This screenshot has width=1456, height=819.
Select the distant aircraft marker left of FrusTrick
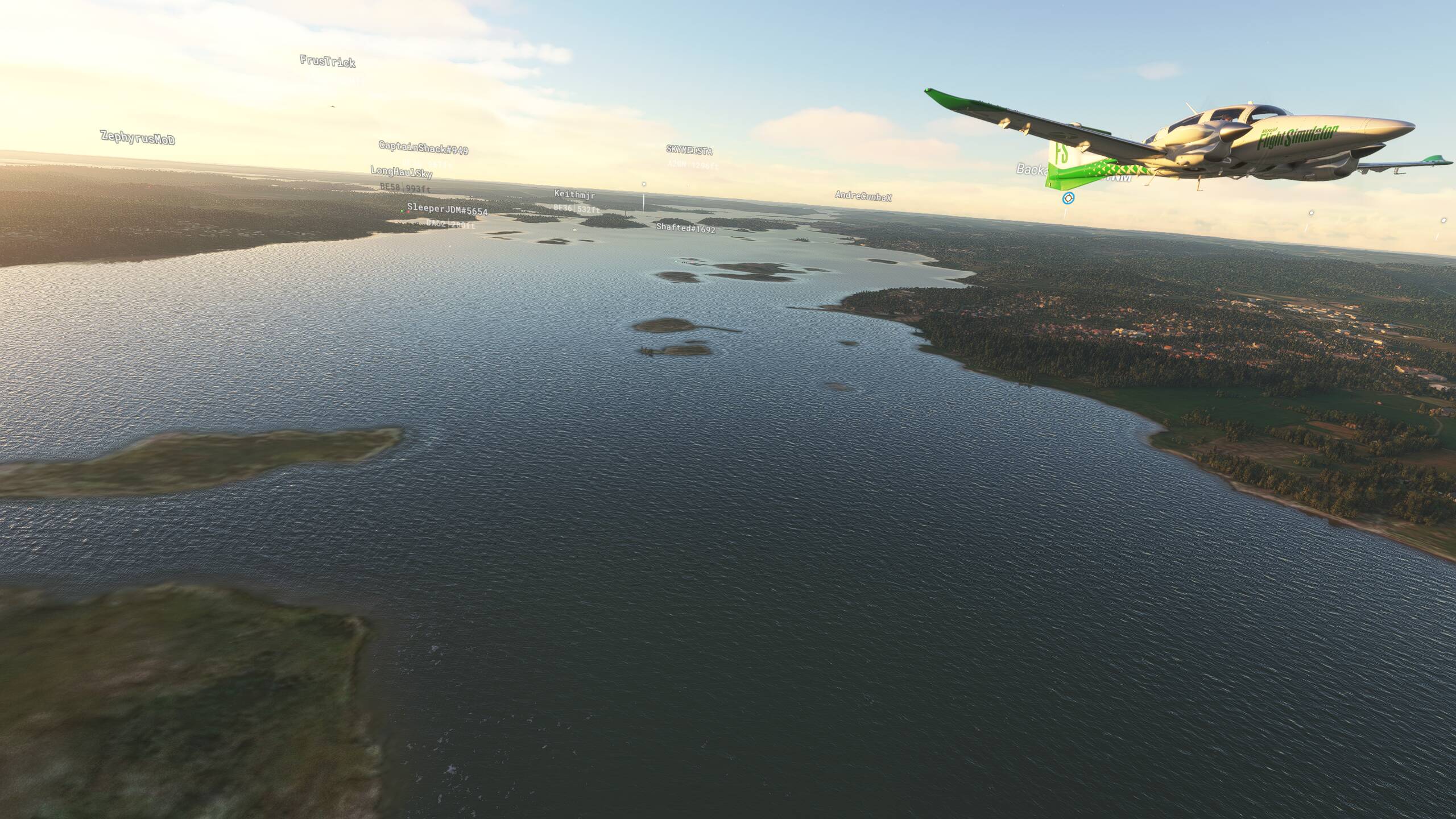pos(333,106)
